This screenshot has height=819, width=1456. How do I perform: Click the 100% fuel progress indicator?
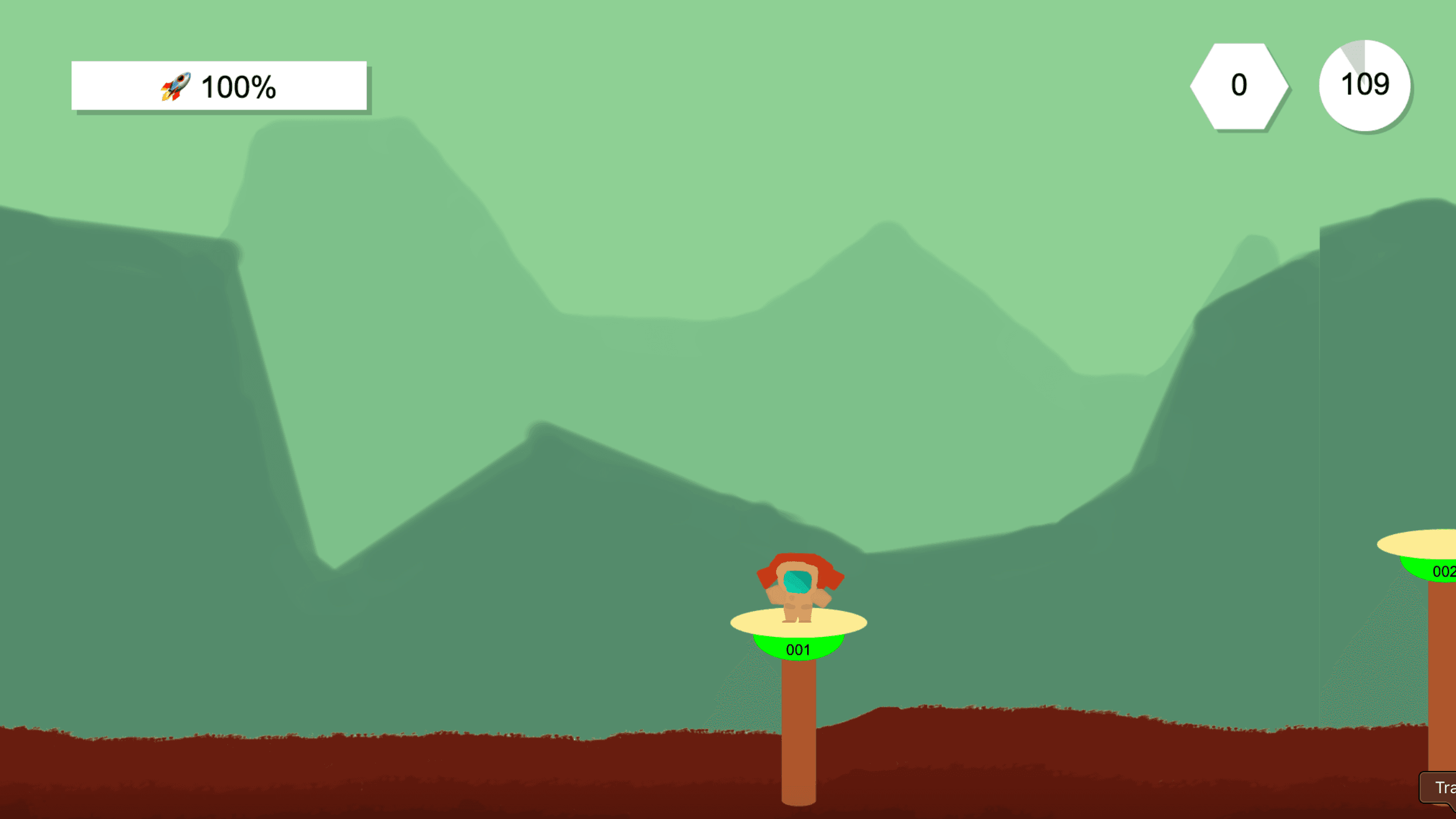click(239, 86)
